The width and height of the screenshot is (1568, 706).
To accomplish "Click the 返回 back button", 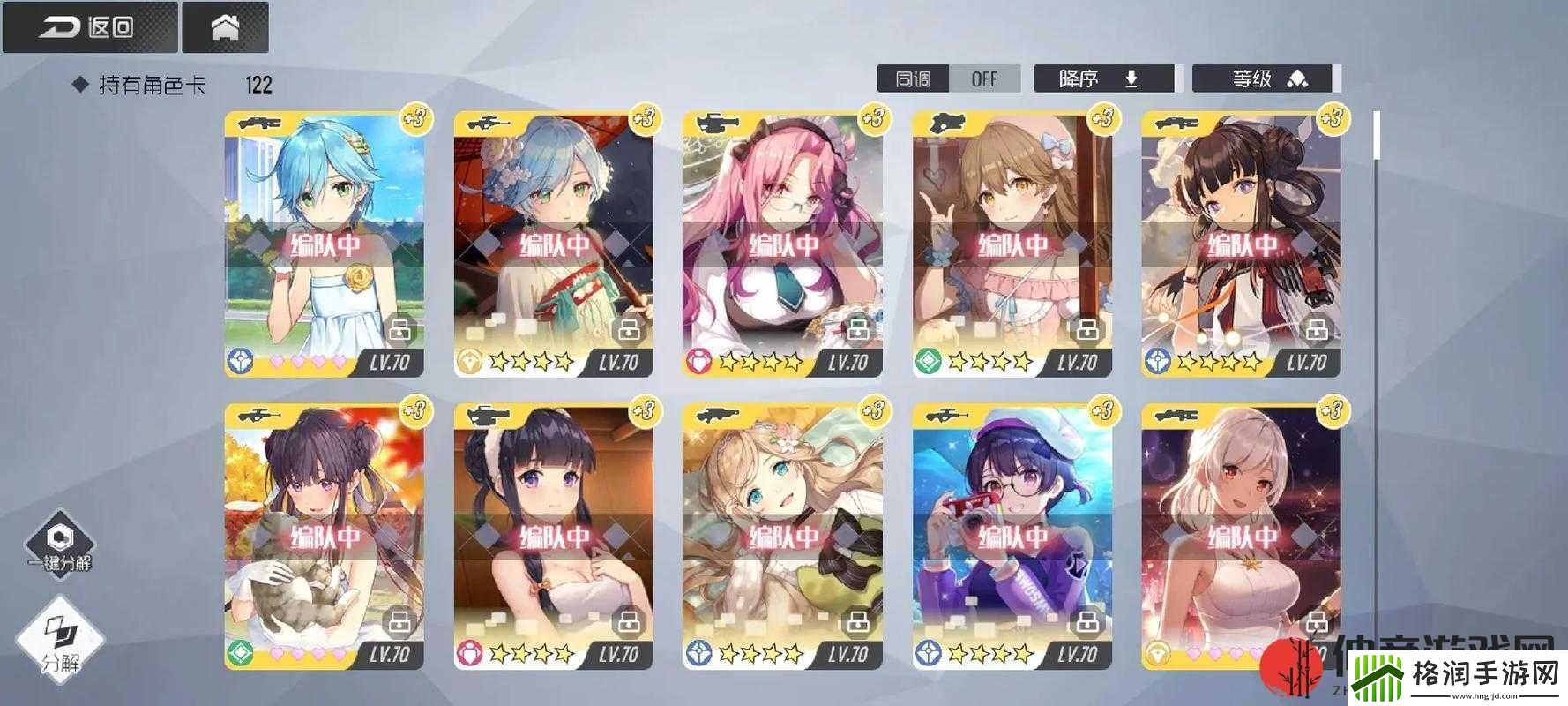I will (89, 27).
